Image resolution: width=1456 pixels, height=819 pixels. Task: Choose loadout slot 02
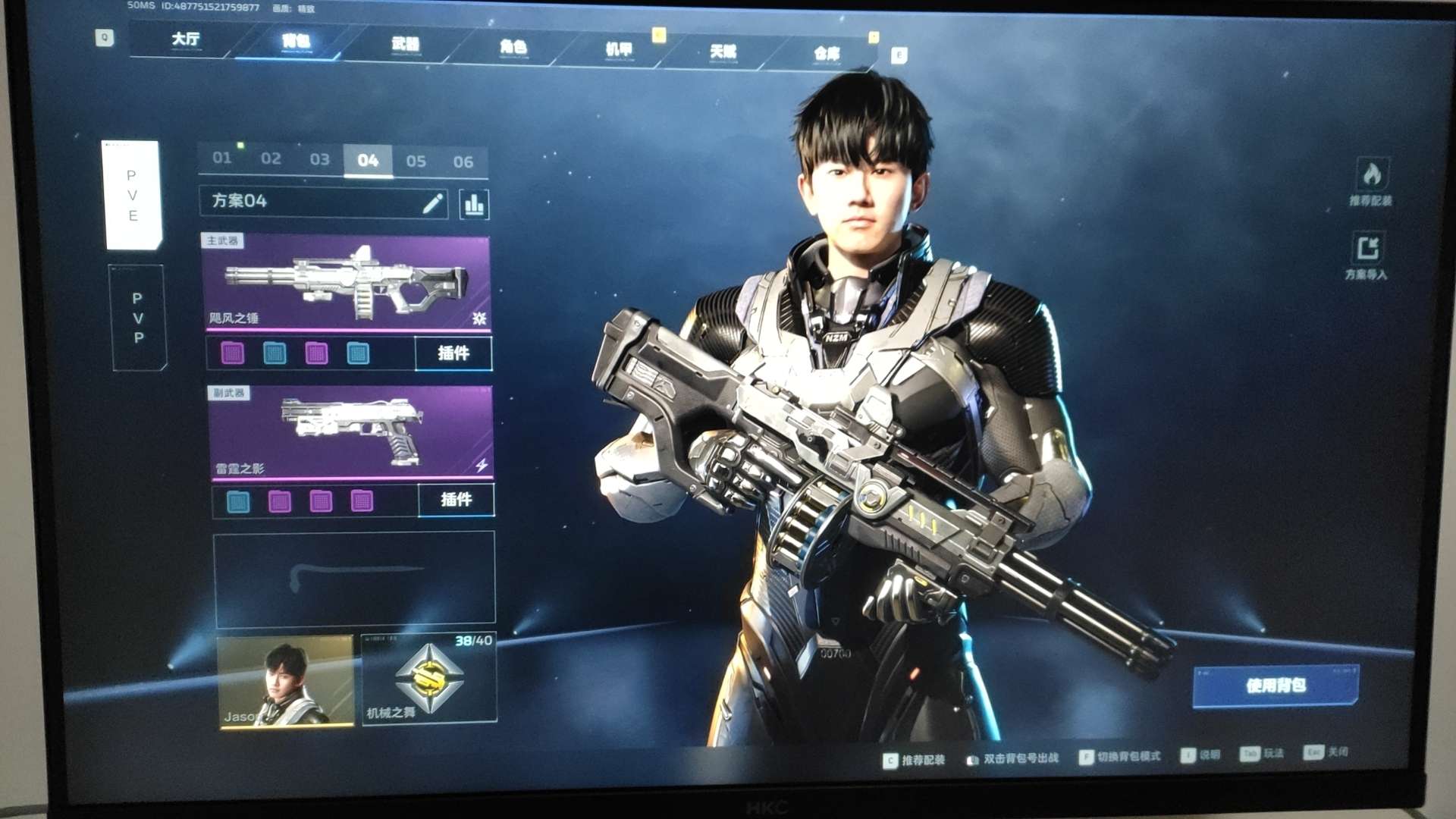click(x=271, y=158)
